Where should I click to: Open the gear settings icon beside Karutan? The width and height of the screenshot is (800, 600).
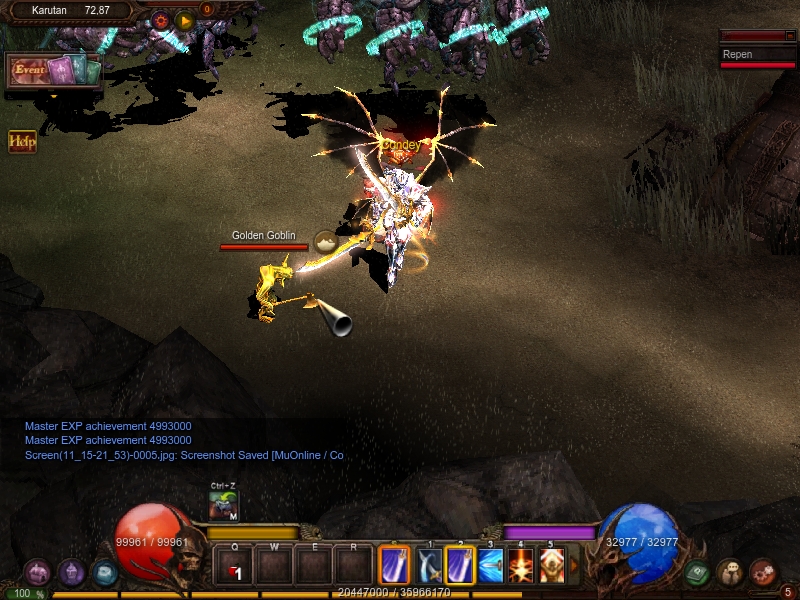click(160, 20)
